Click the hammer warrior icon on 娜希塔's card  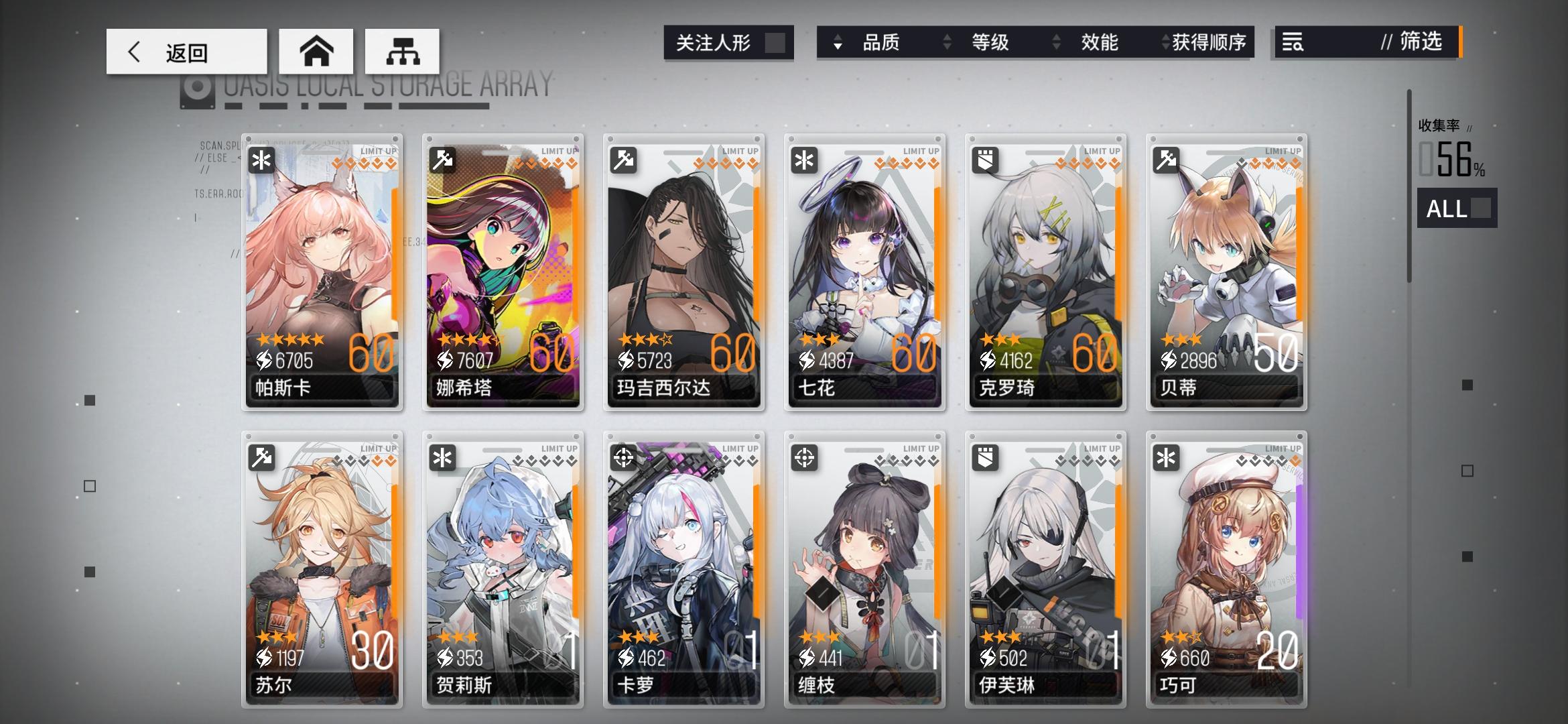[442, 162]
